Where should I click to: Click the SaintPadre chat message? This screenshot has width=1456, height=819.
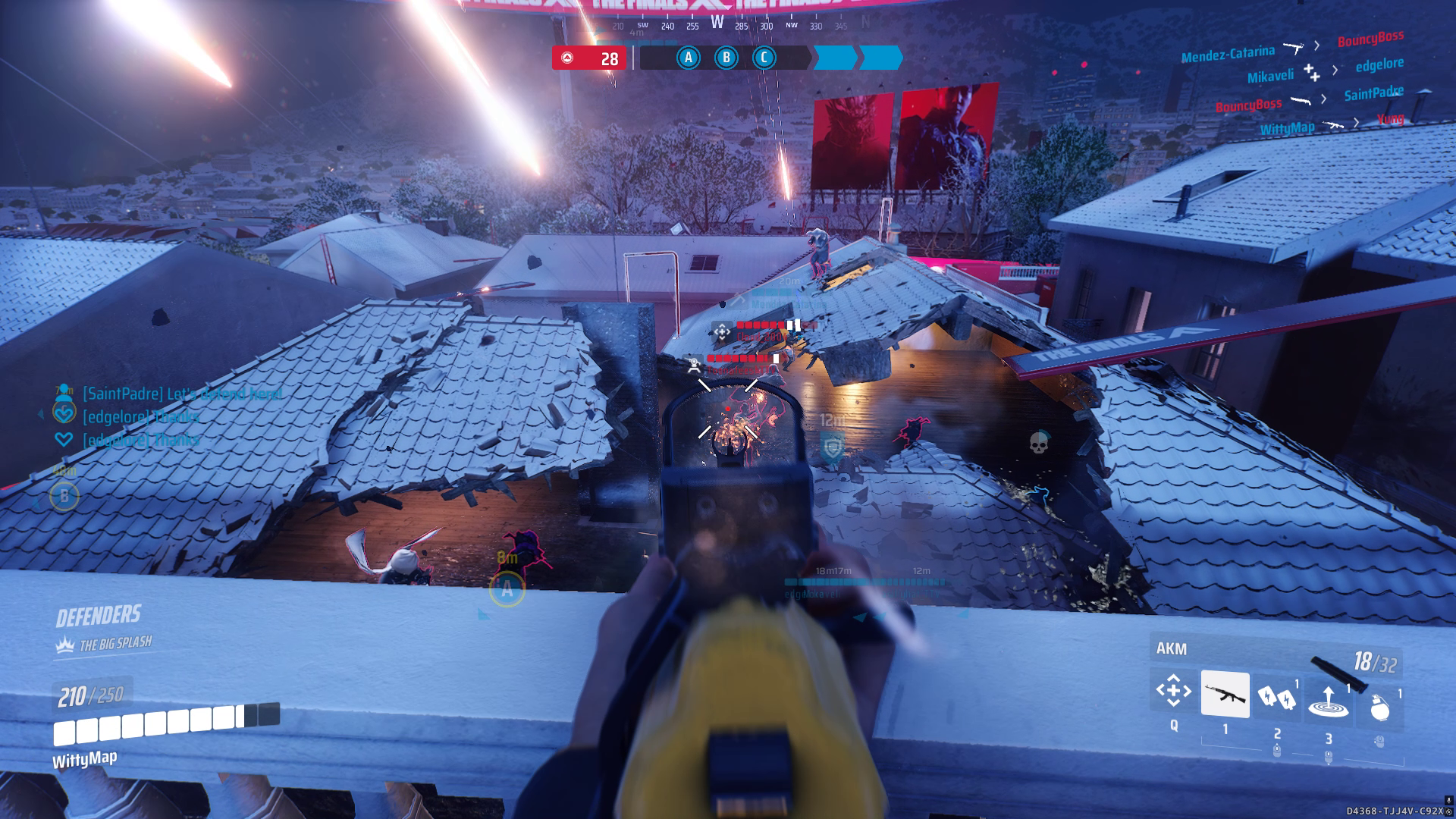[182, 394]
